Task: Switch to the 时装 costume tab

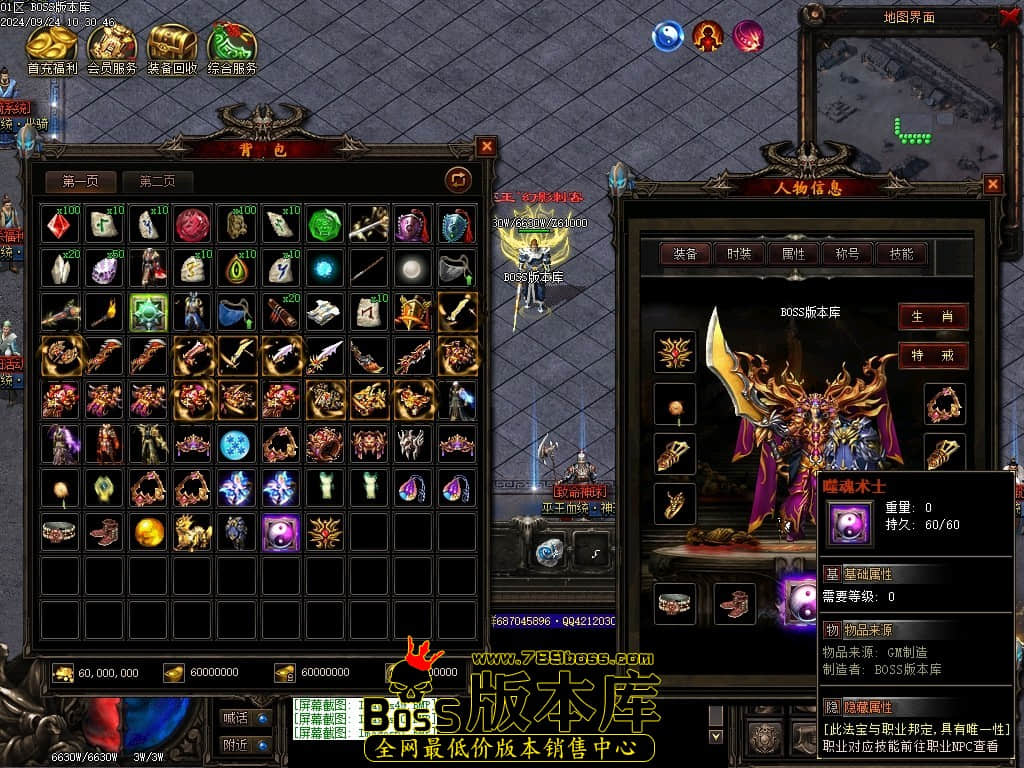Action: point(739,254)
